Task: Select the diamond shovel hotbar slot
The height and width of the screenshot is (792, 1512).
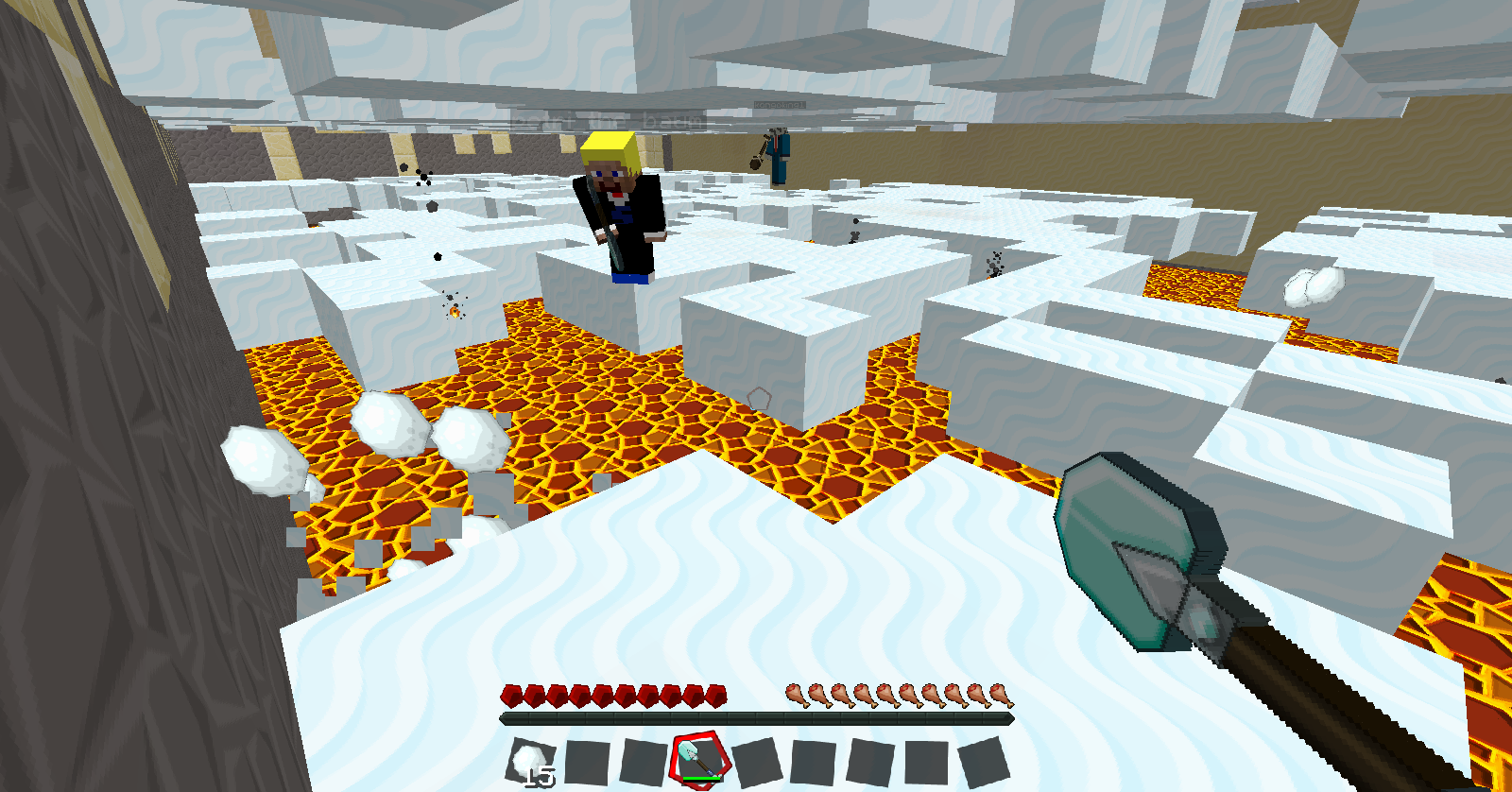Action: 699,759
